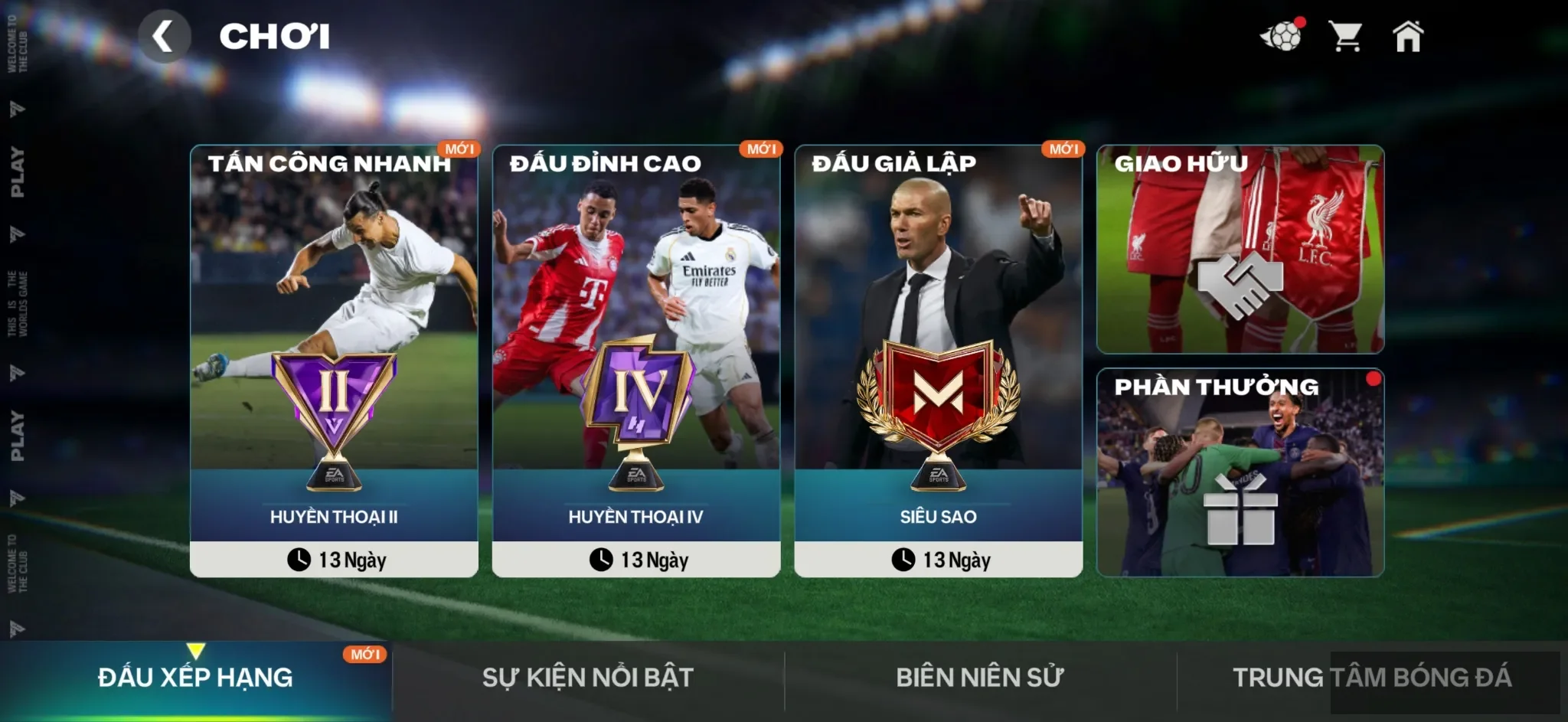Show the Biên Niên Sử tab
Screen dimensions: 1568x722
click(x=979, y=678)
